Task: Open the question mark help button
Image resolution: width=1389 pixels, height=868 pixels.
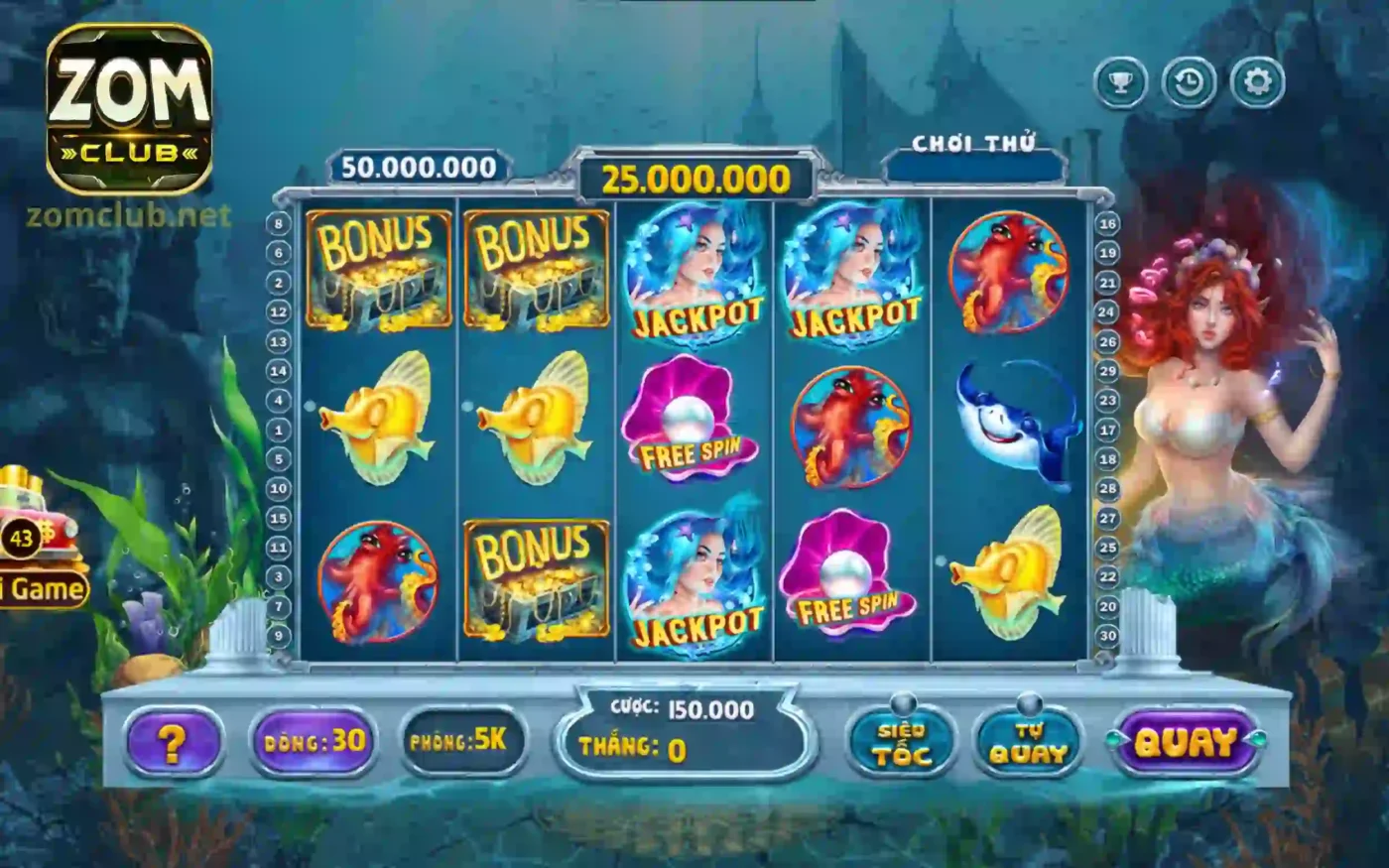Action: coord(173,742)
